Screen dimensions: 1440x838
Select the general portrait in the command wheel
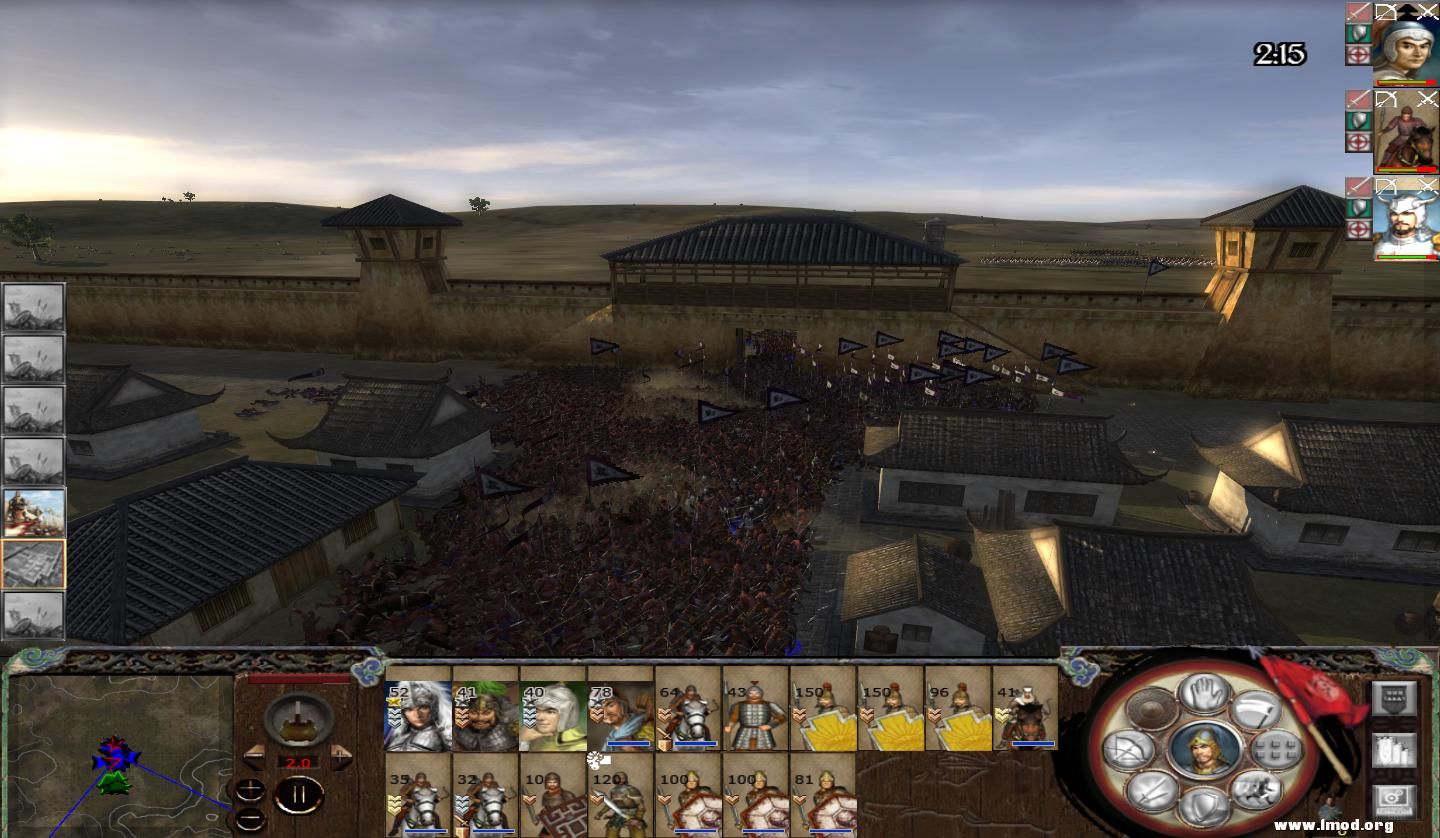point(1204,750)
